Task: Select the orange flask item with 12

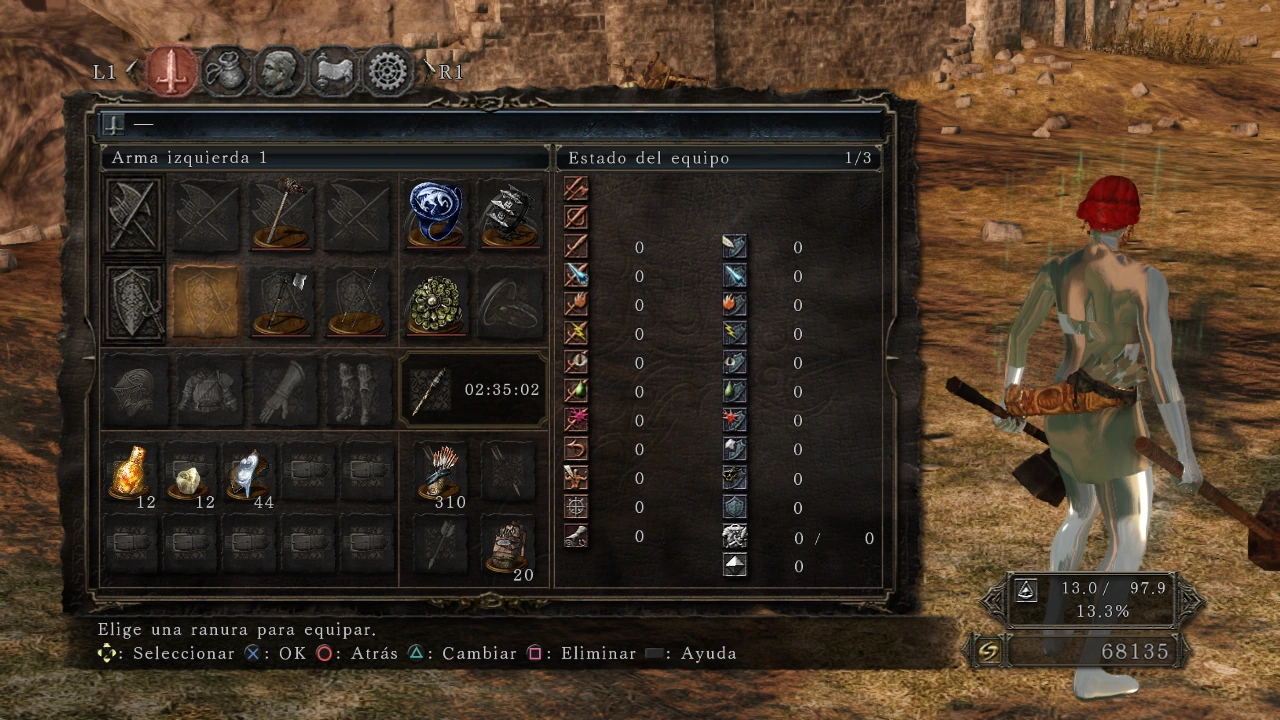Action: [x=130, y=471]
